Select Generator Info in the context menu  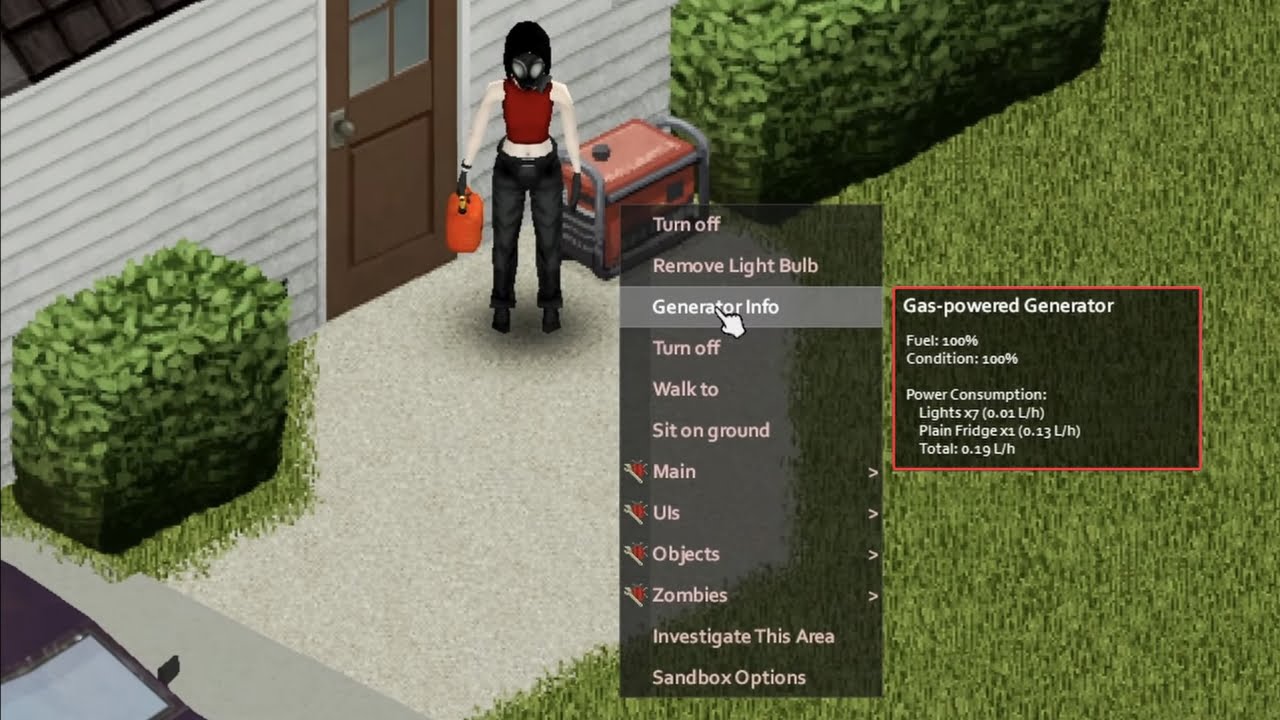(716, 307)
